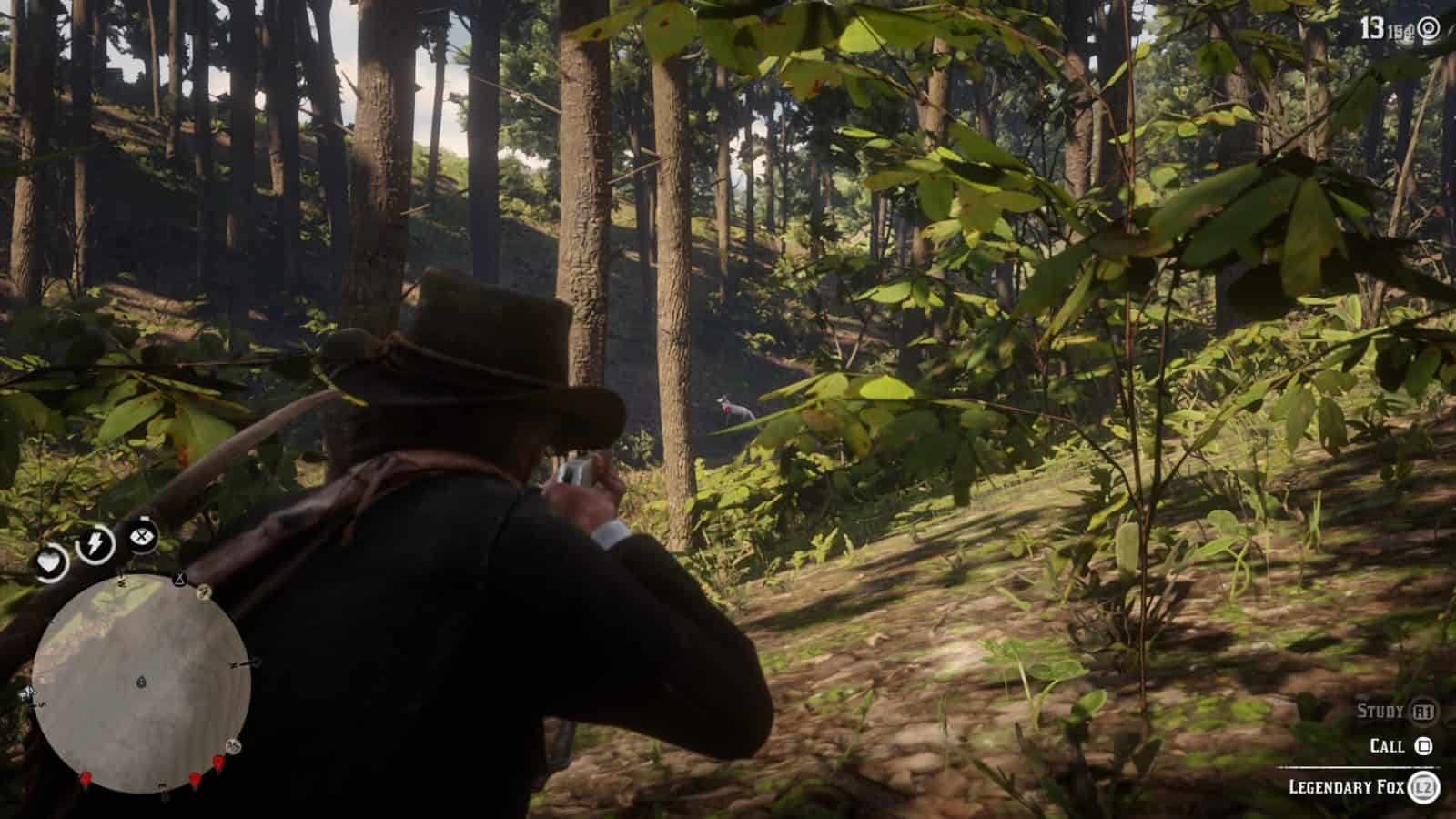Image resolution: width=1456 pixels, height=819 pixels.
Task: Click the gold target icon beside cash total
Action: click(1429, 27)
